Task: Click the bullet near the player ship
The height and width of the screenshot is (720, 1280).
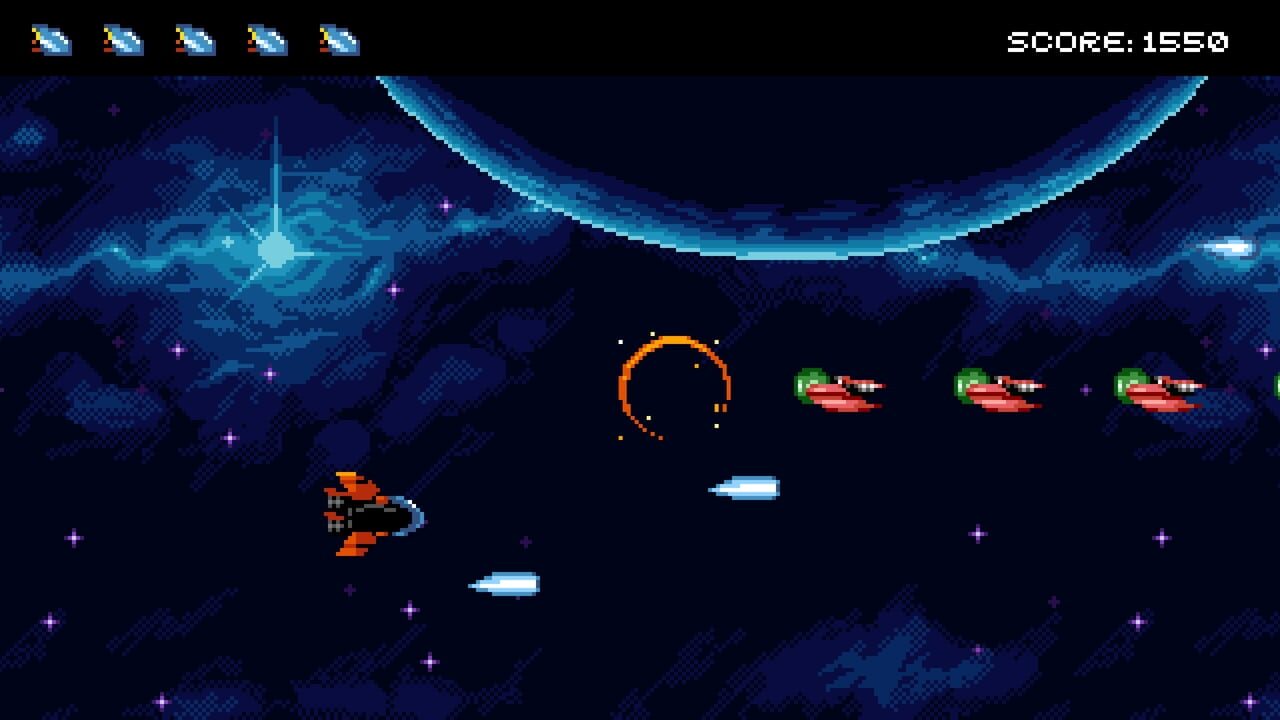Action: [x=505, y=583]
